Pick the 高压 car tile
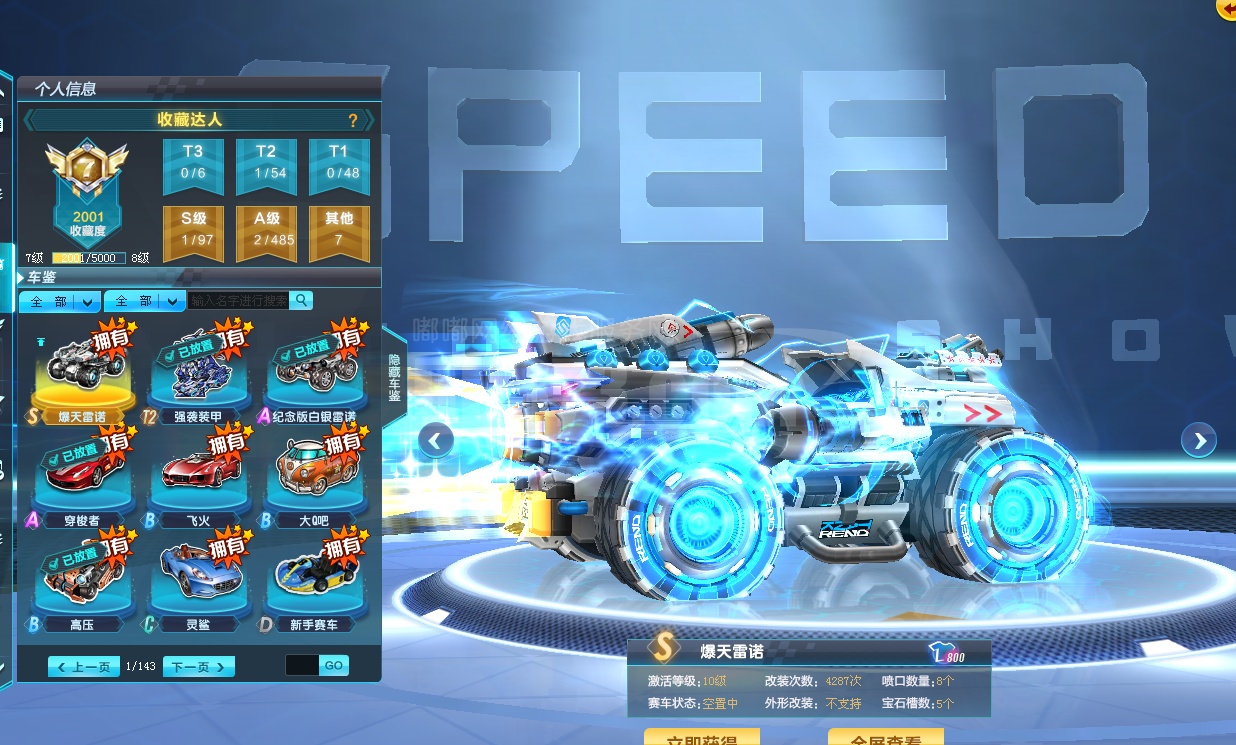Viewport: 1236px width, 745px height. pos(82,580)
